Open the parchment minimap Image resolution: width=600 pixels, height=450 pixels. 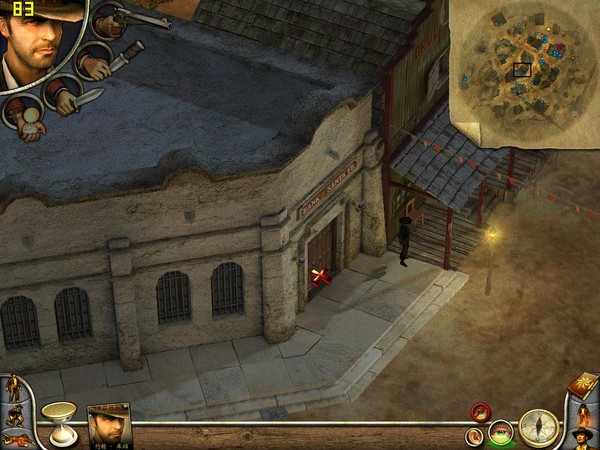[520, 70]
